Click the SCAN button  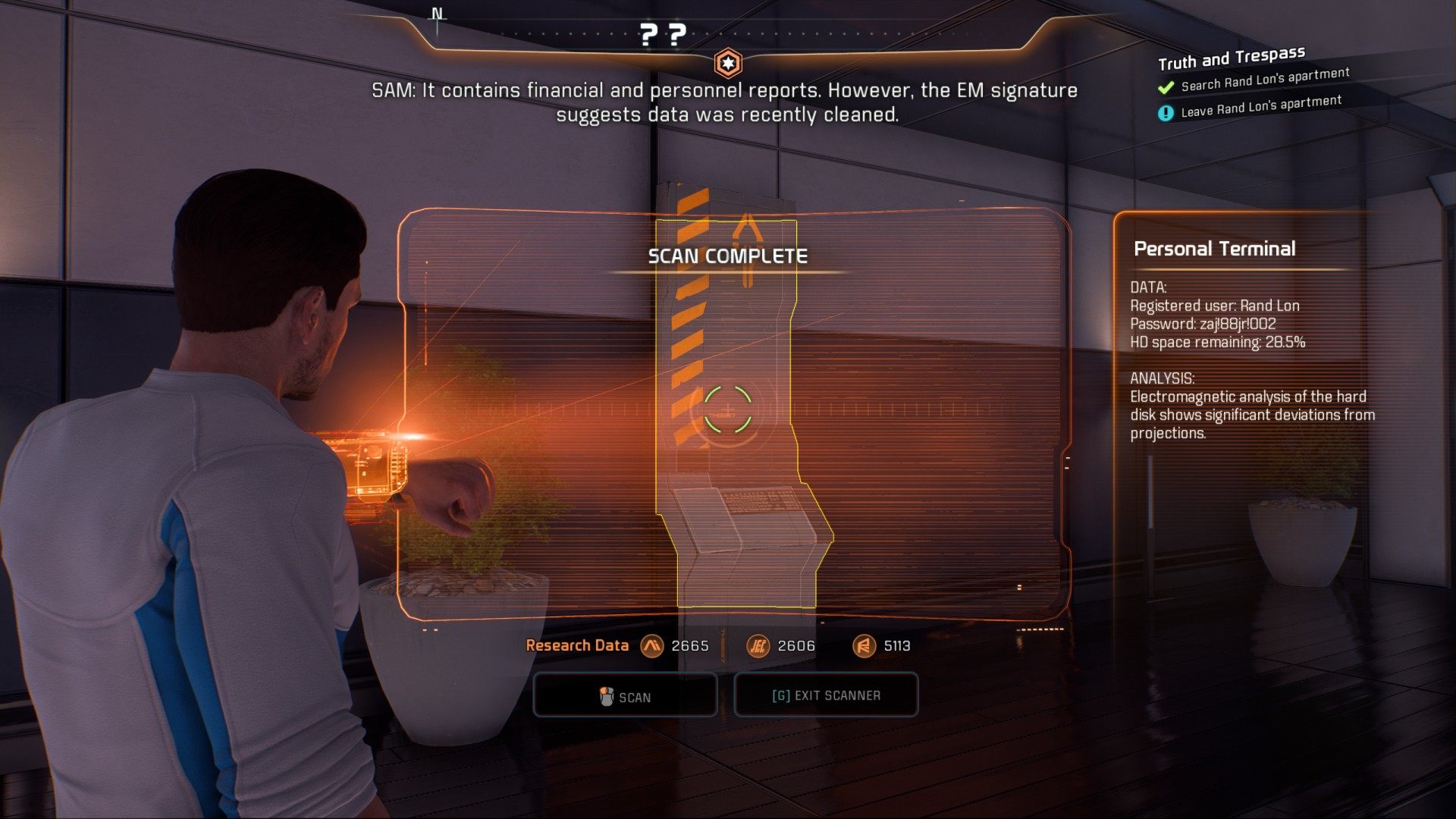pyautogui.click(x=625, y=695)
